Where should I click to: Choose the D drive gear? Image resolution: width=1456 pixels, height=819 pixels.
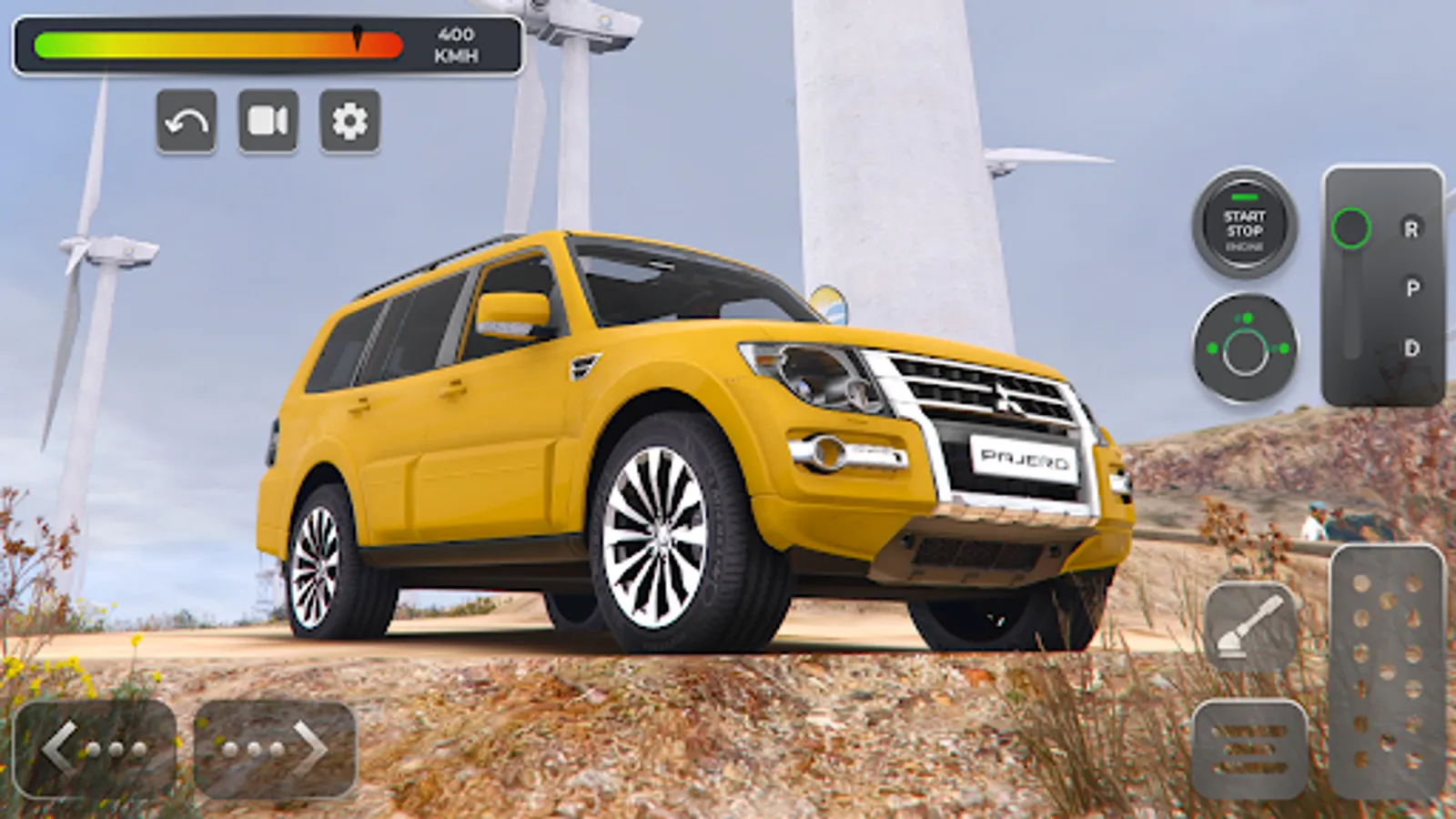tap(1411, 348)
